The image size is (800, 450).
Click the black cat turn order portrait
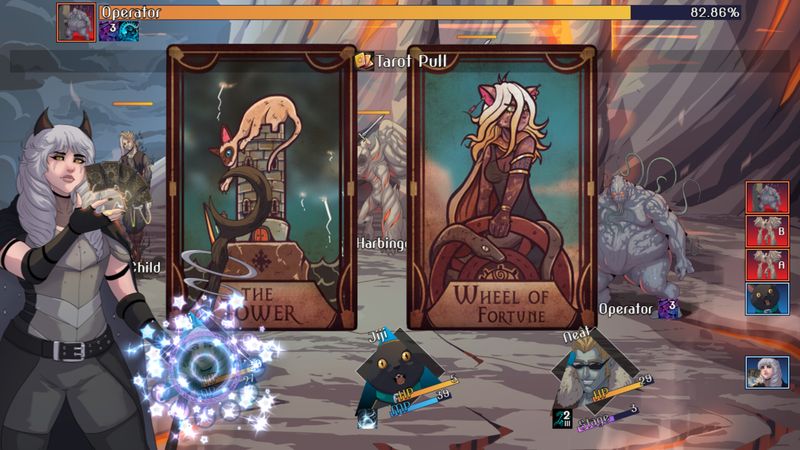(x=766, y=300)
